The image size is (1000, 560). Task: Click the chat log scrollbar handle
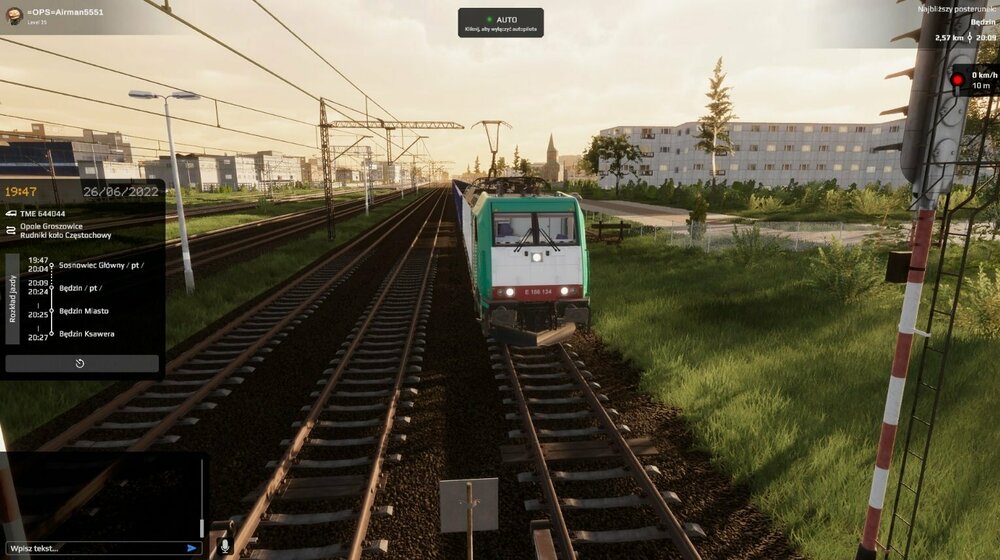coord(202,527)
